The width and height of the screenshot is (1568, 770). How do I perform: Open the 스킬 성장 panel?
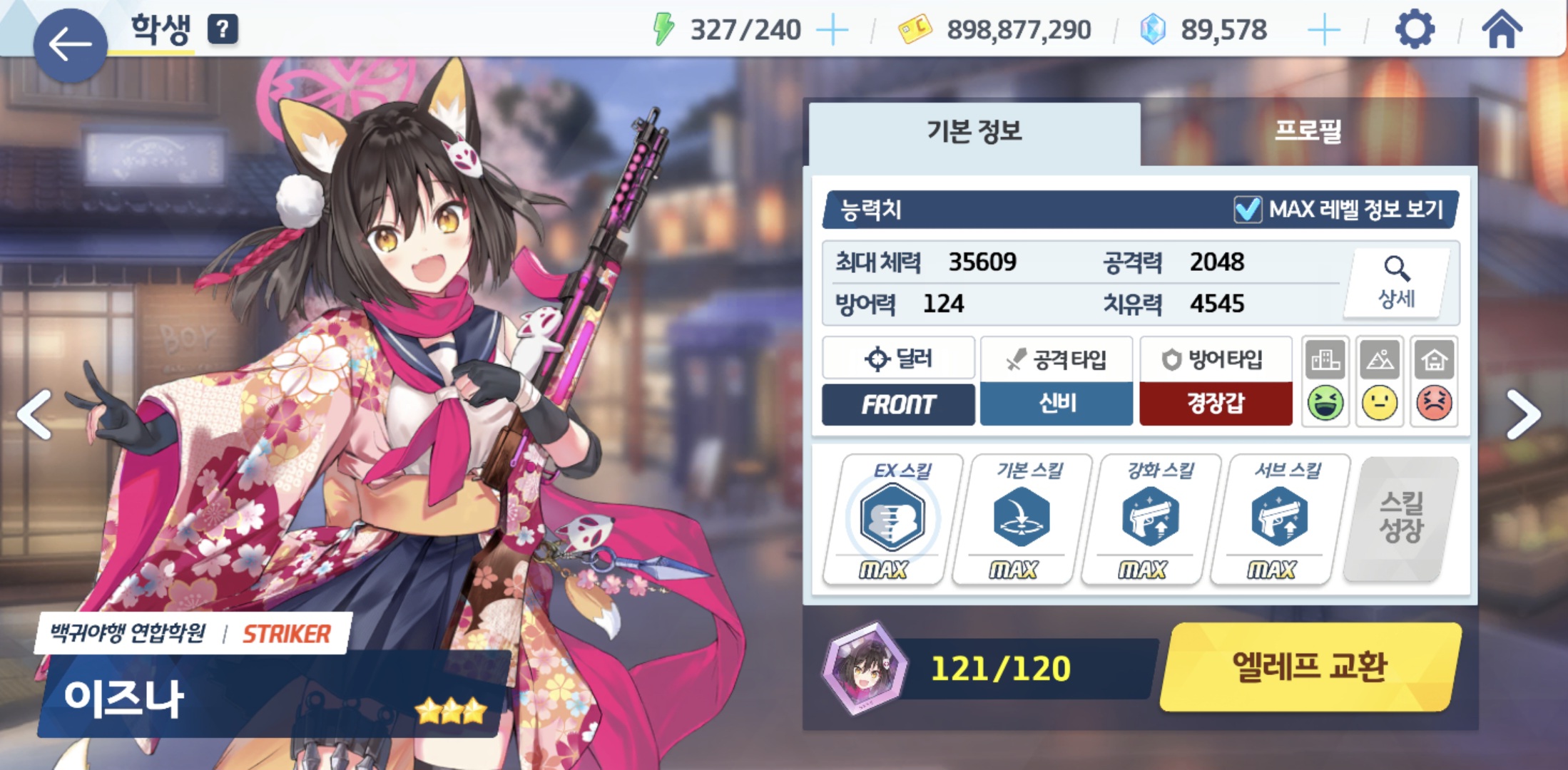coord(1401,518)
